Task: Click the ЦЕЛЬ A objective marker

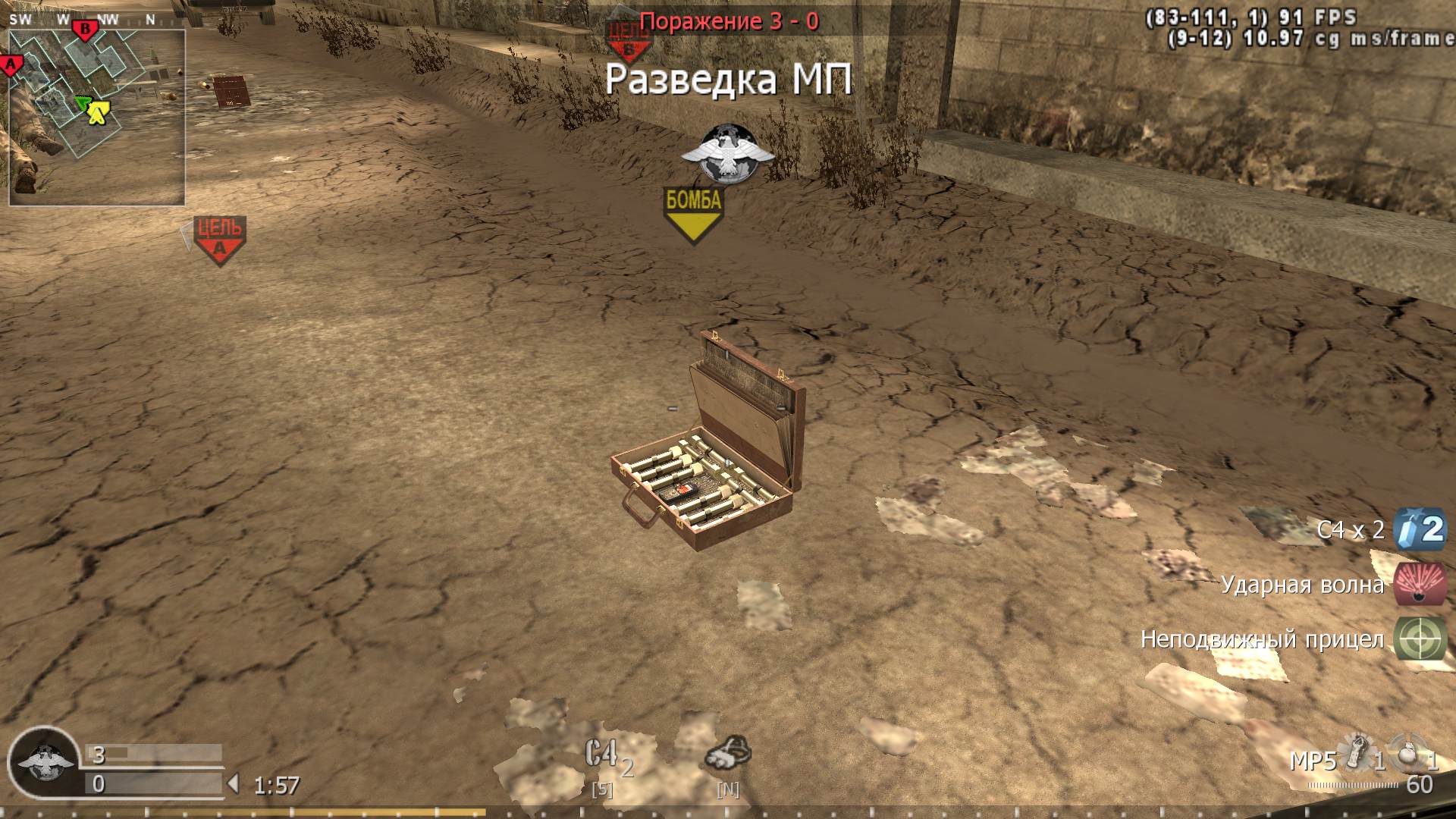Action: tap(218, 233)
